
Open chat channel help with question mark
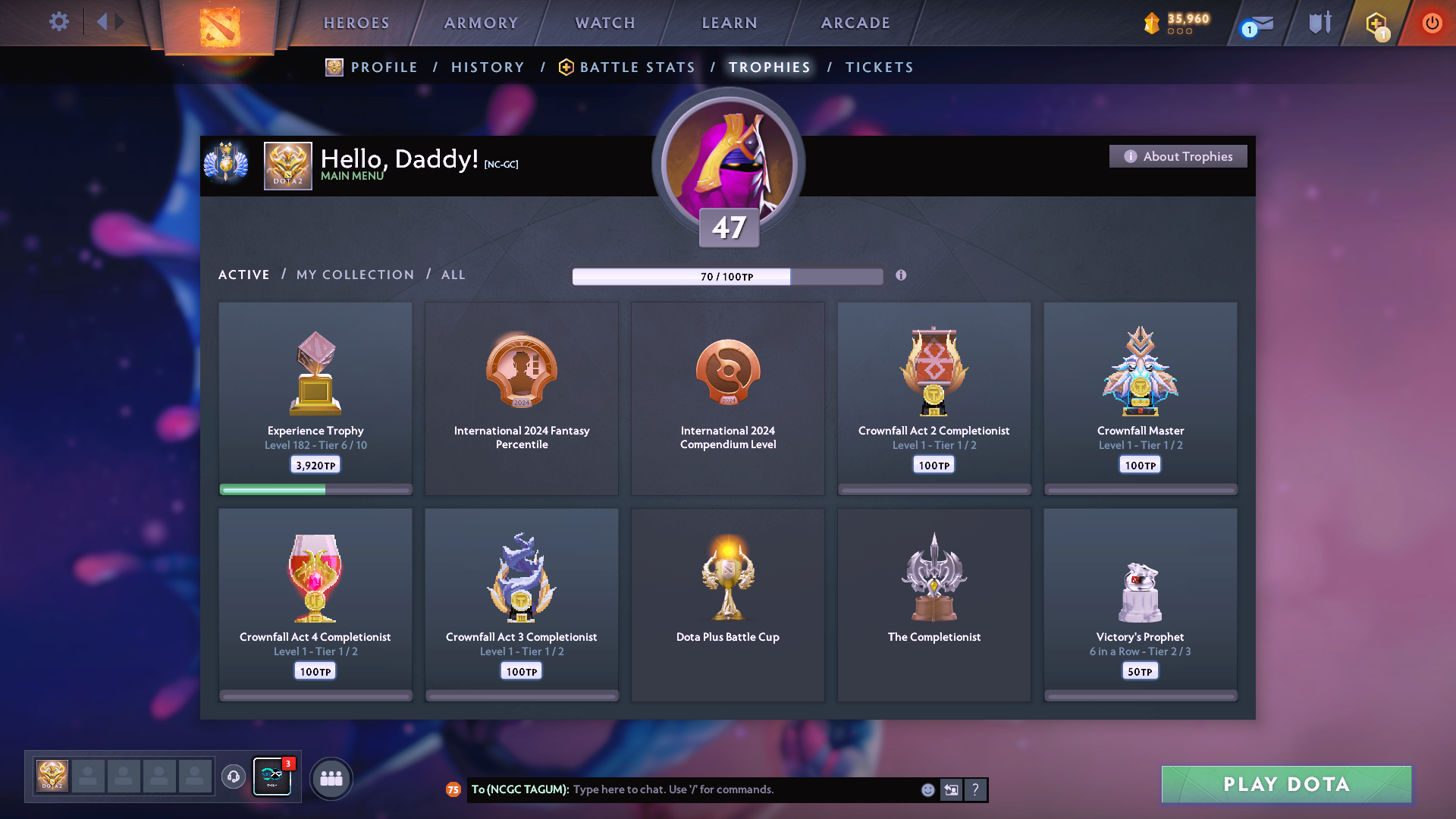pyautogui.click(x=976, y=789)
